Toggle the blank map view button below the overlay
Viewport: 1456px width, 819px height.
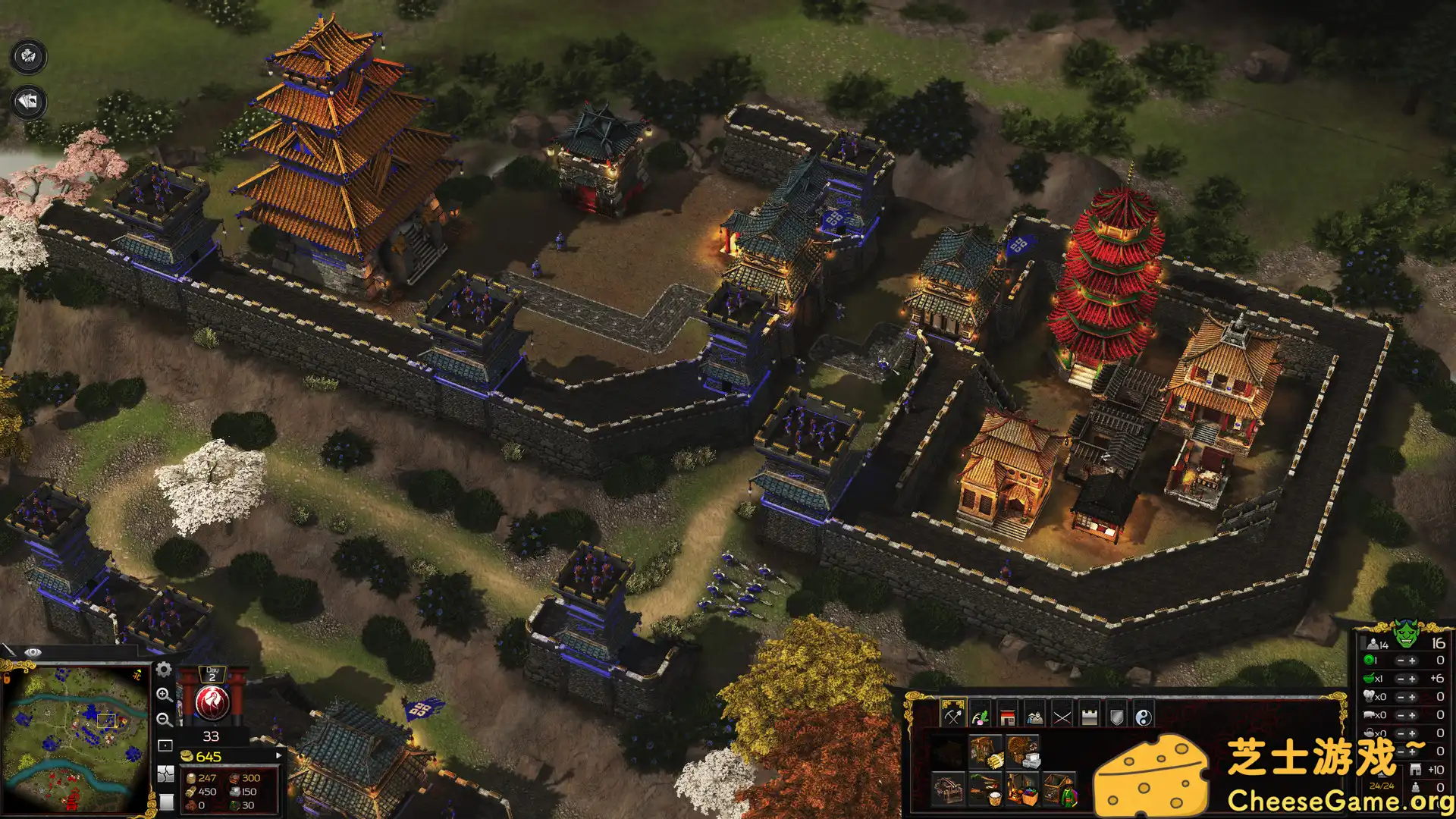tap(166, 802)
